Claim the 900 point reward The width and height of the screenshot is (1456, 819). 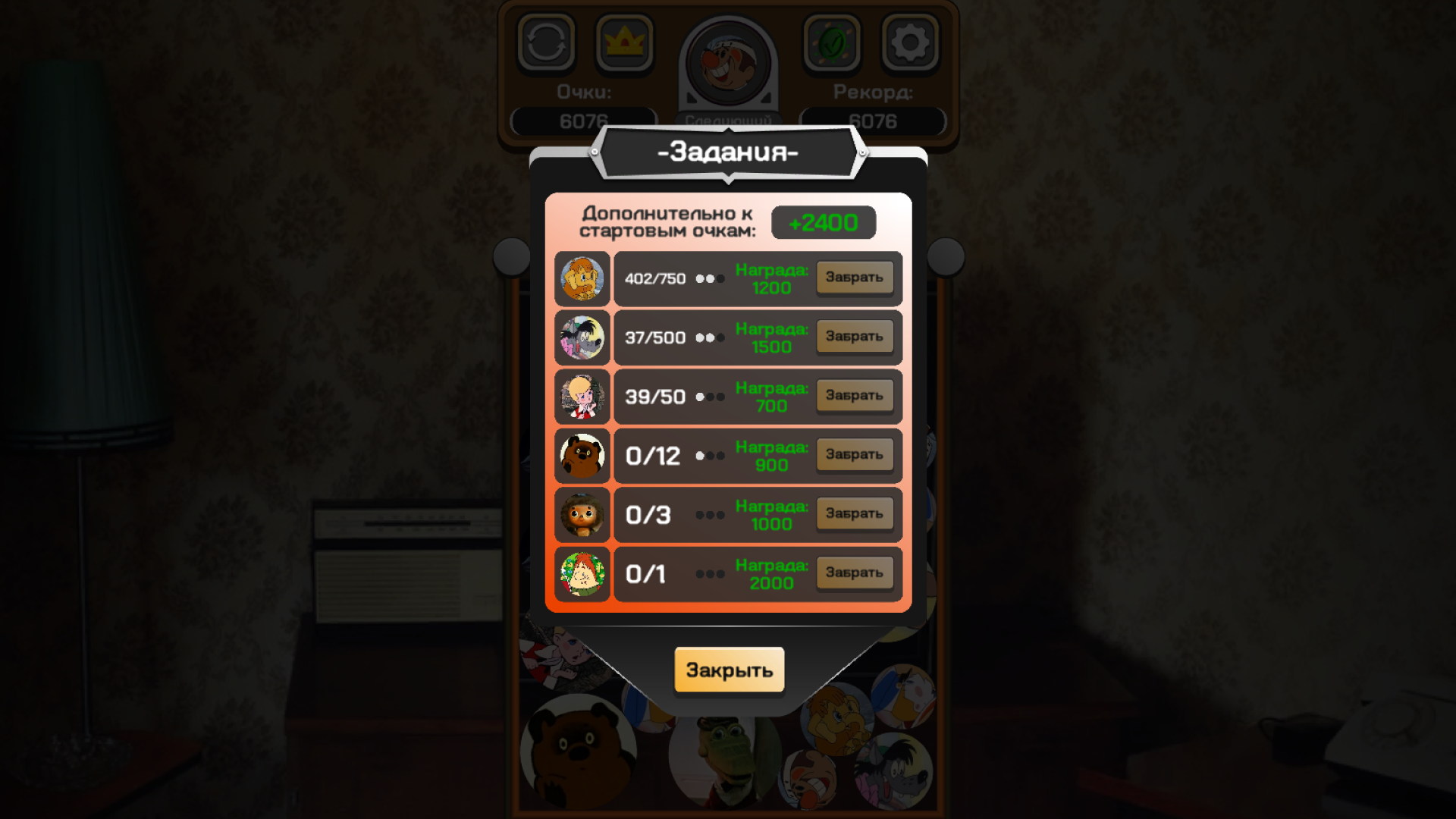(x=854, y=454)
